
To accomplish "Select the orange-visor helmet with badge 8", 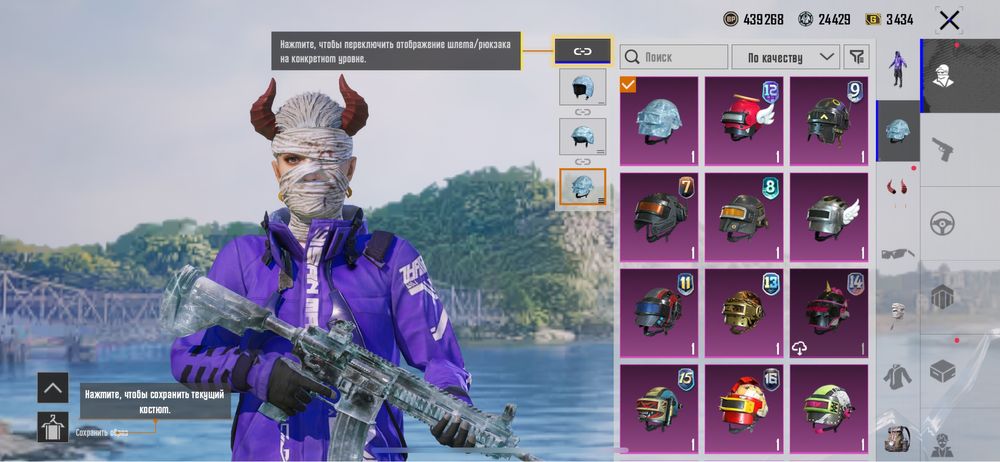I will click(744, 215).
